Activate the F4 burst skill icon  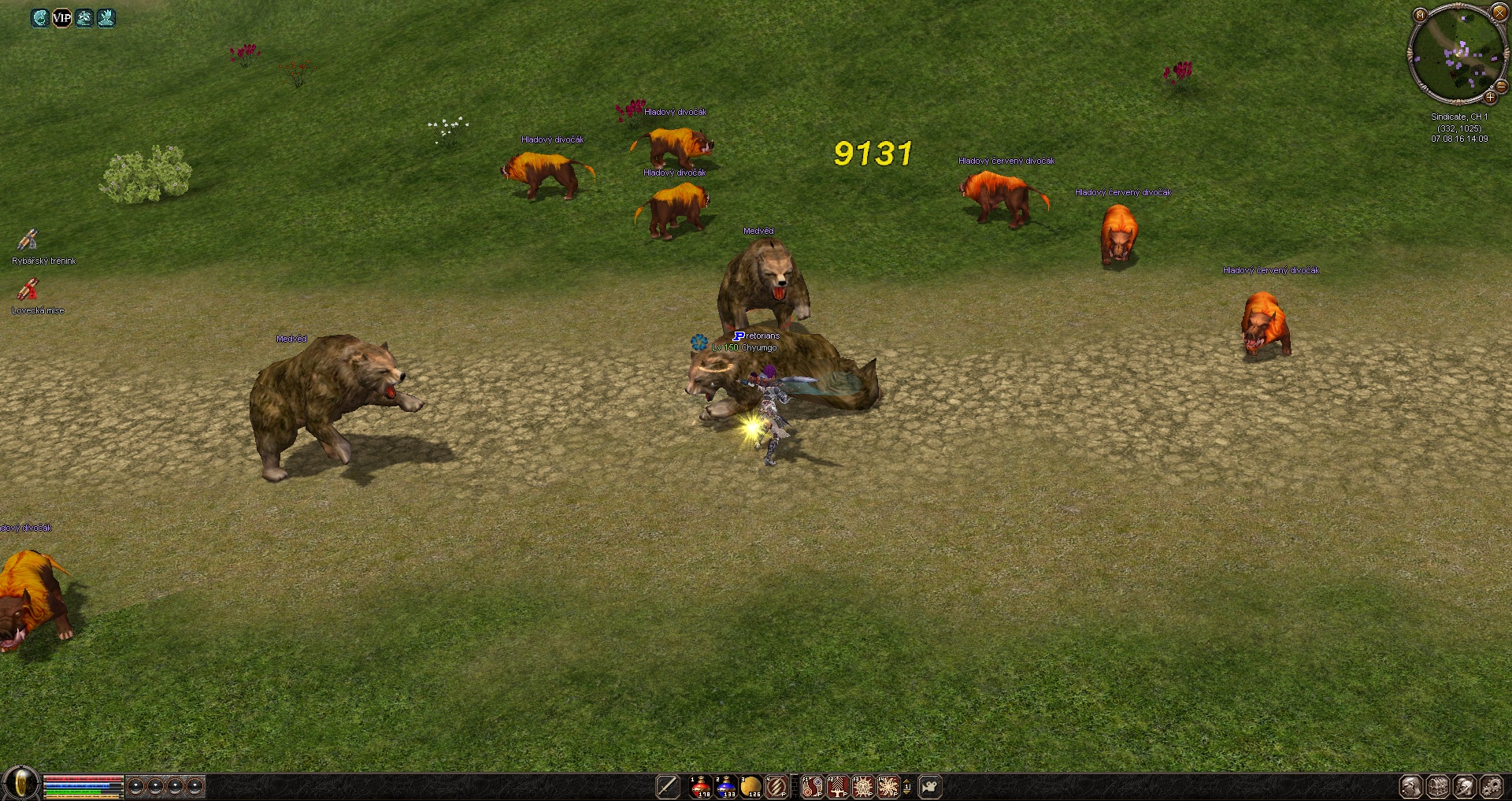point(888,786)
